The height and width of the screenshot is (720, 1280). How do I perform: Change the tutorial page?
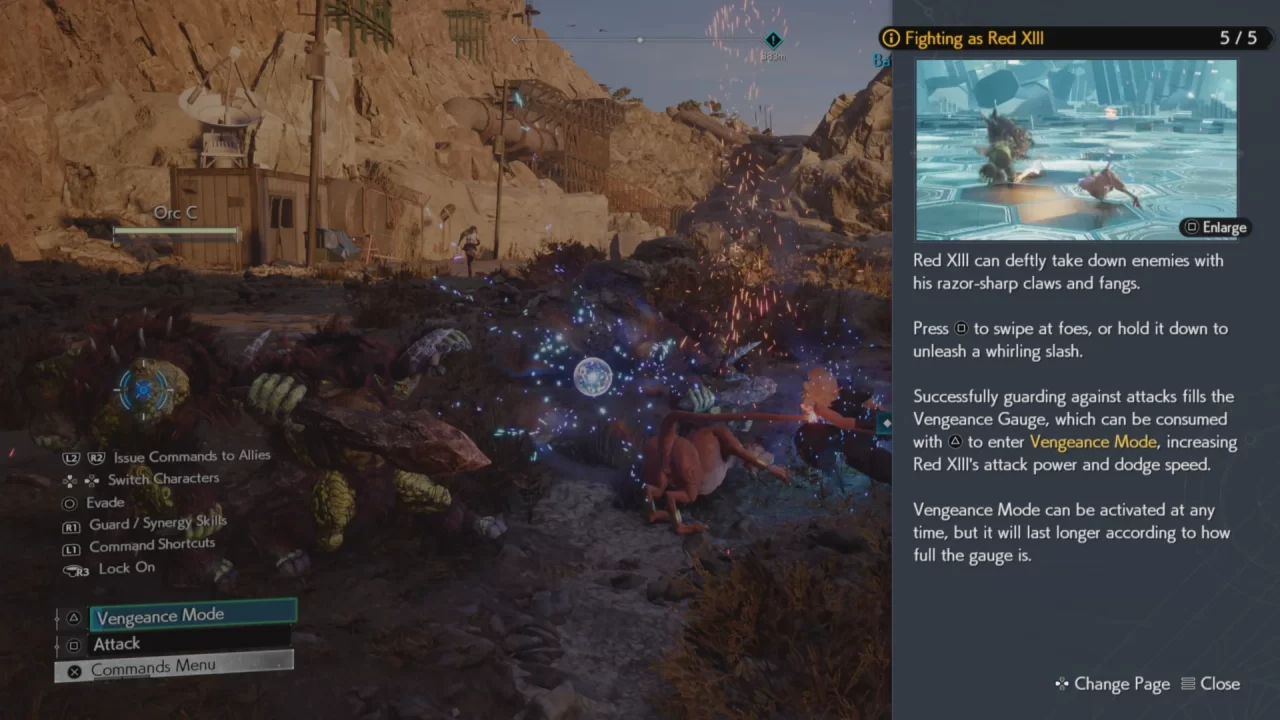coord(1112,684)
